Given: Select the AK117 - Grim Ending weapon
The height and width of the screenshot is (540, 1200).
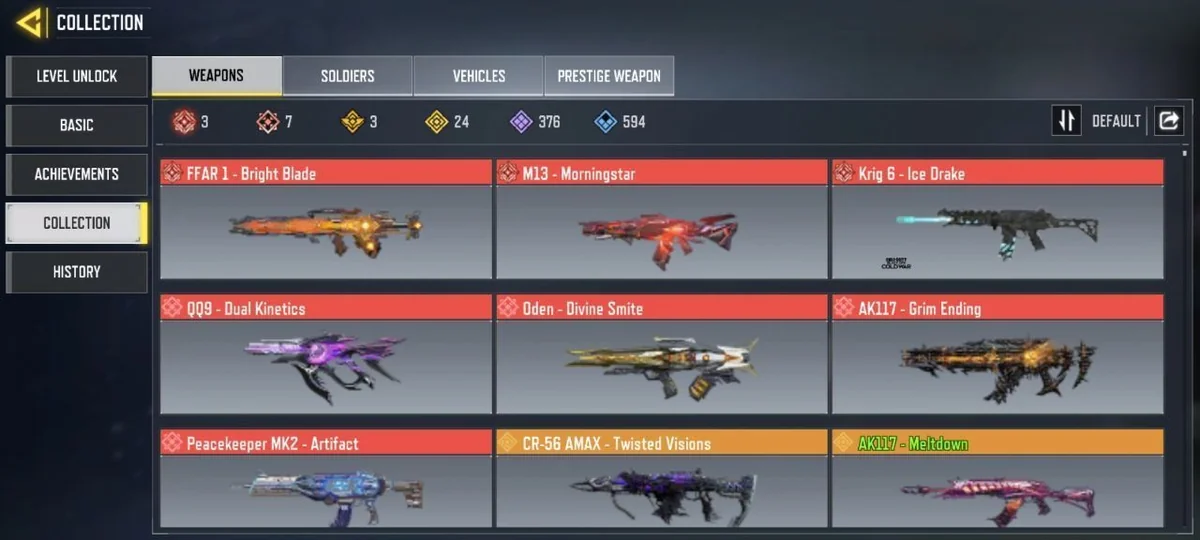Looking at the screenshot, I should tap(997, 355).
